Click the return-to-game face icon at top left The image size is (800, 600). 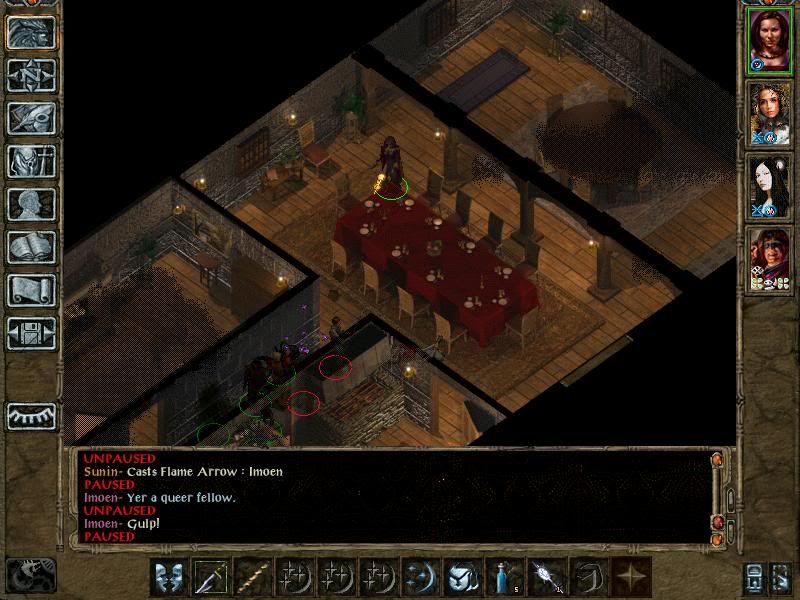pos(31,32)
